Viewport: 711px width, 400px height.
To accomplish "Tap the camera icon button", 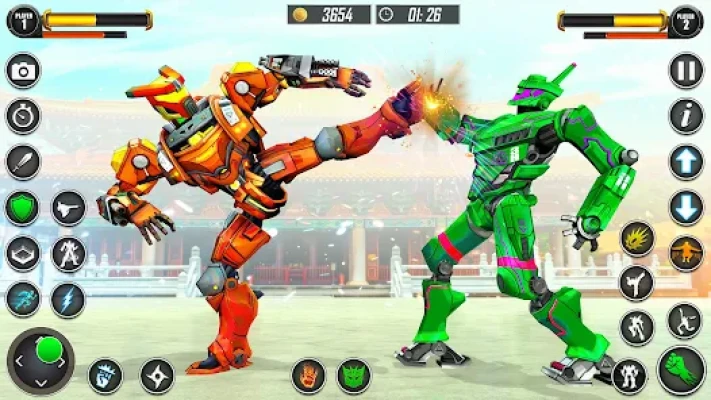I will click(23, 71).
